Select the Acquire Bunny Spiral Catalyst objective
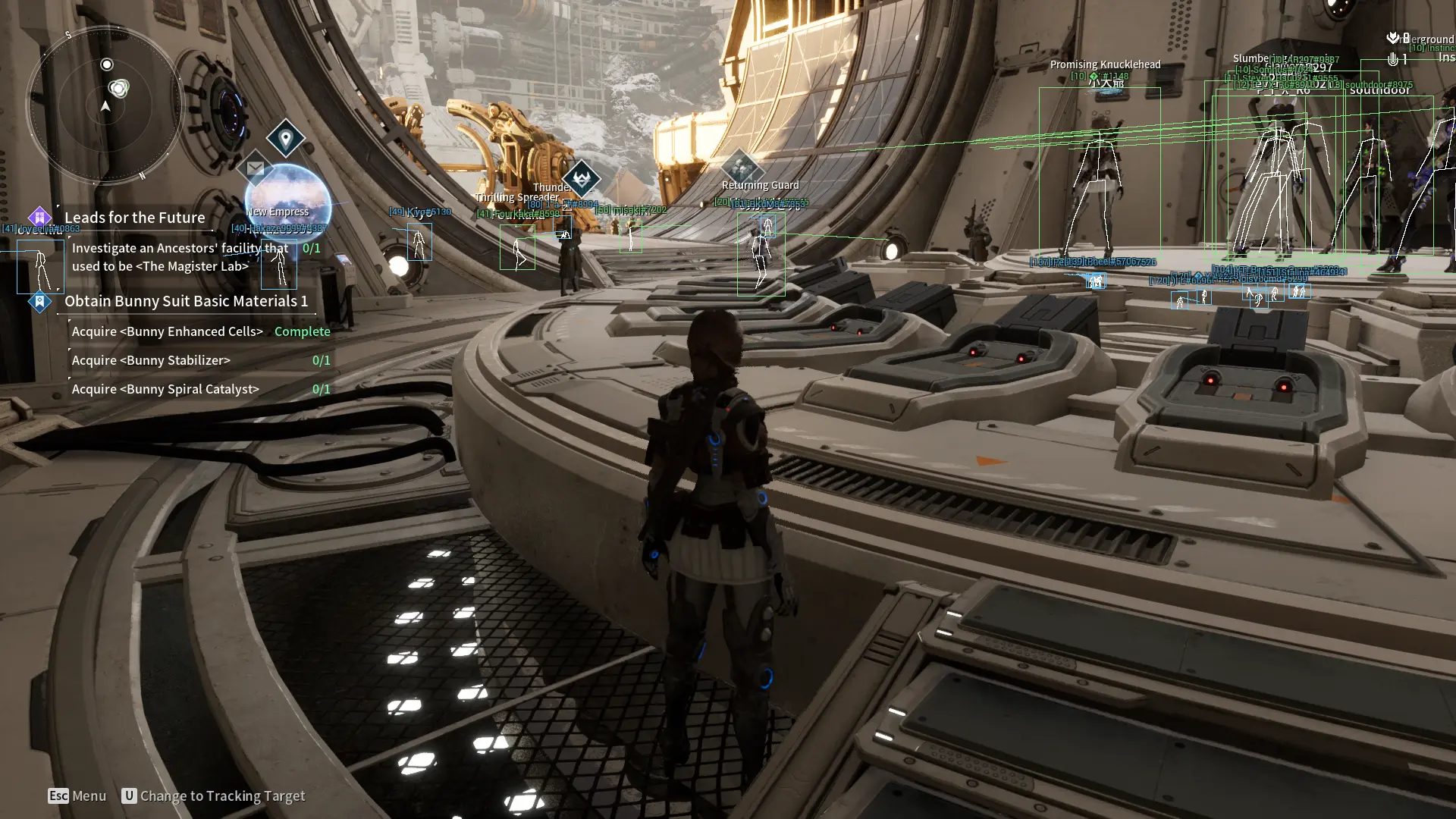The image size is (1456, 819). (165, 389)
